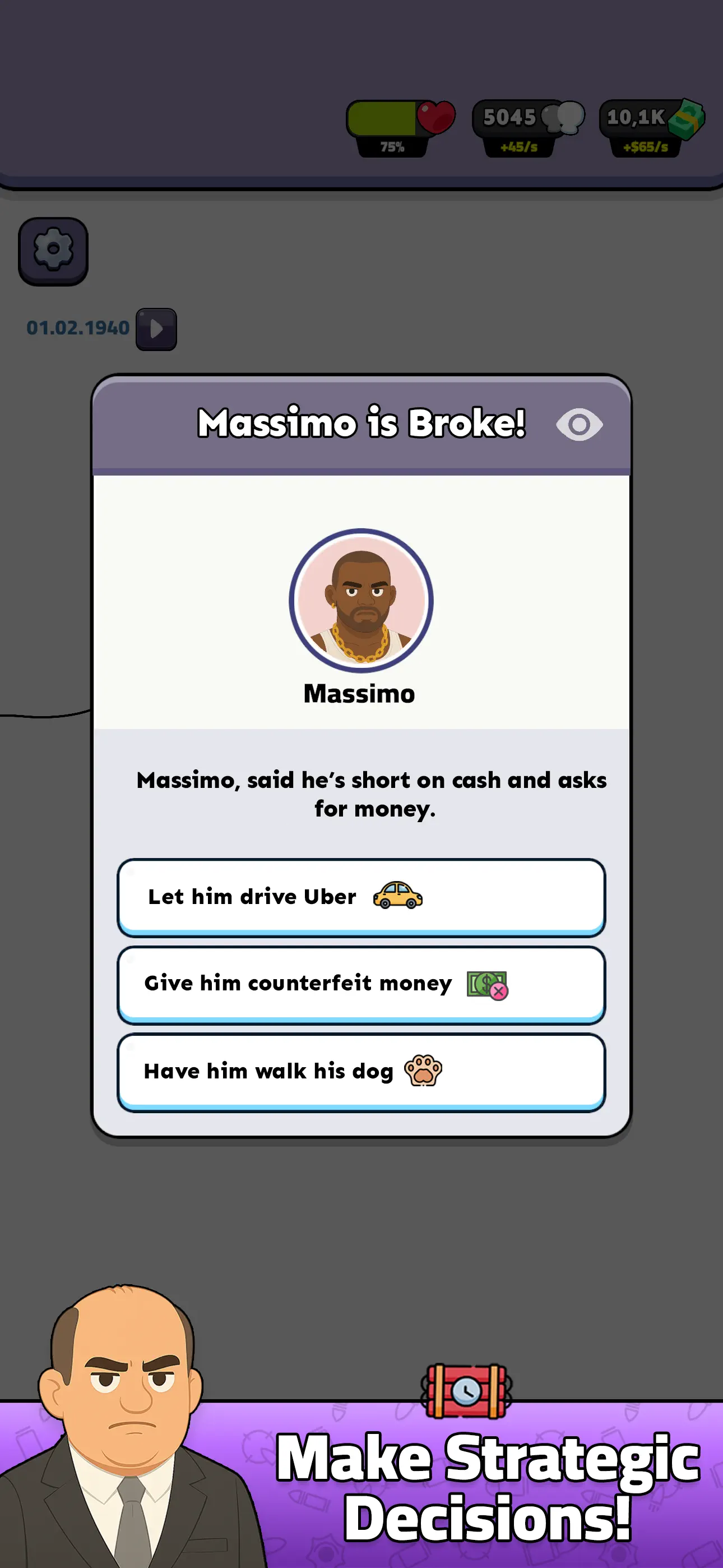Image resolution: width=723 pixels, height=1568 pixels.
Task: Tap the 75% health progress bar
Action: (390, 119)
